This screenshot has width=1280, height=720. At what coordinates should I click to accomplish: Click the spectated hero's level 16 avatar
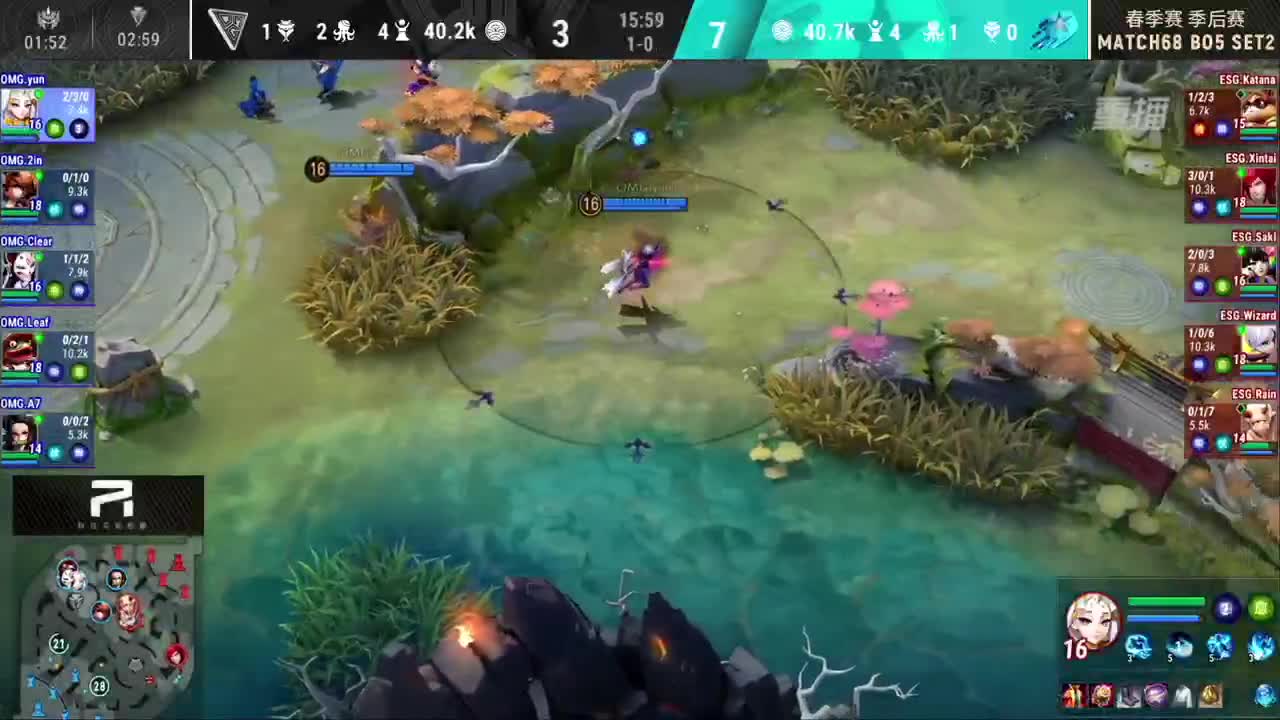click(1095, 625)
